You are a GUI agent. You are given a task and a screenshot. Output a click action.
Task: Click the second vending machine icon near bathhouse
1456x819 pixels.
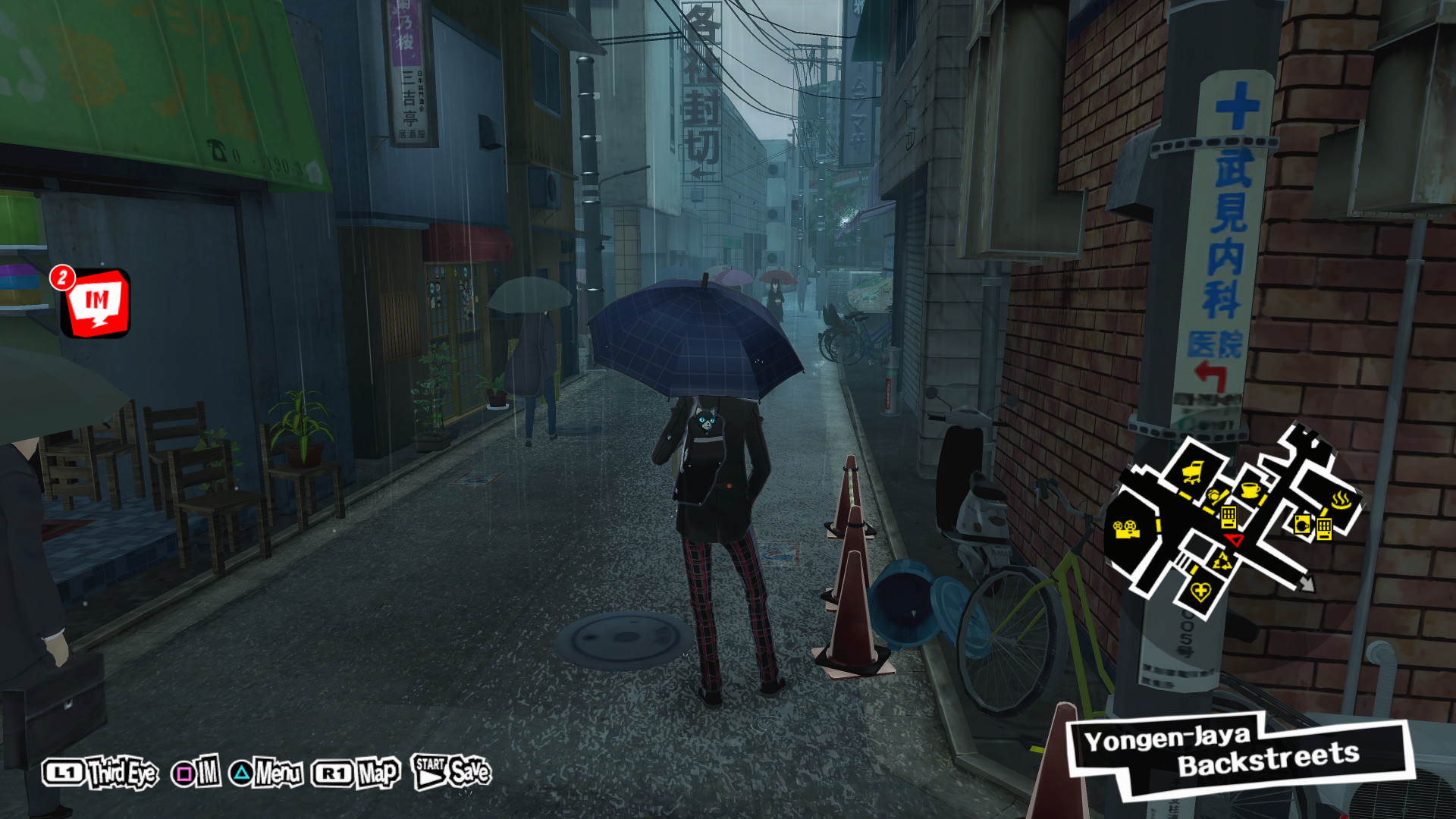(1325, 529)
